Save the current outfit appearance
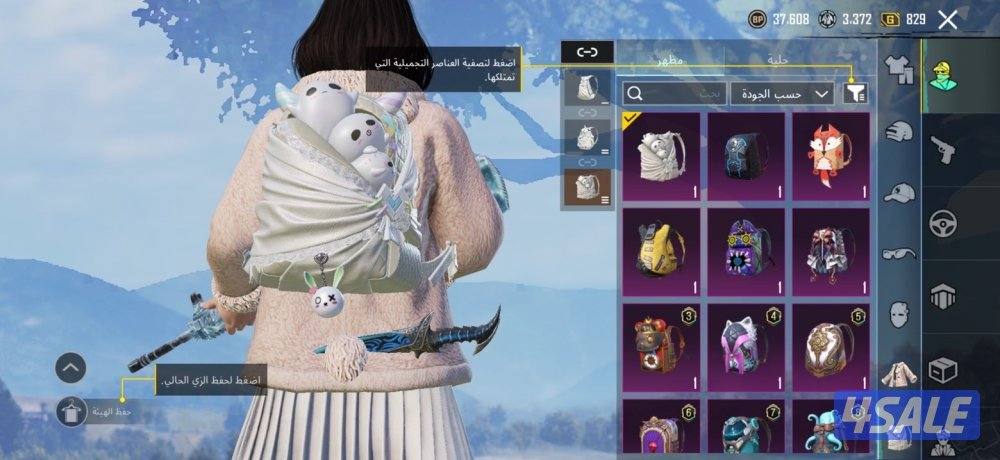1000x460 pixels. click(72, 411)
